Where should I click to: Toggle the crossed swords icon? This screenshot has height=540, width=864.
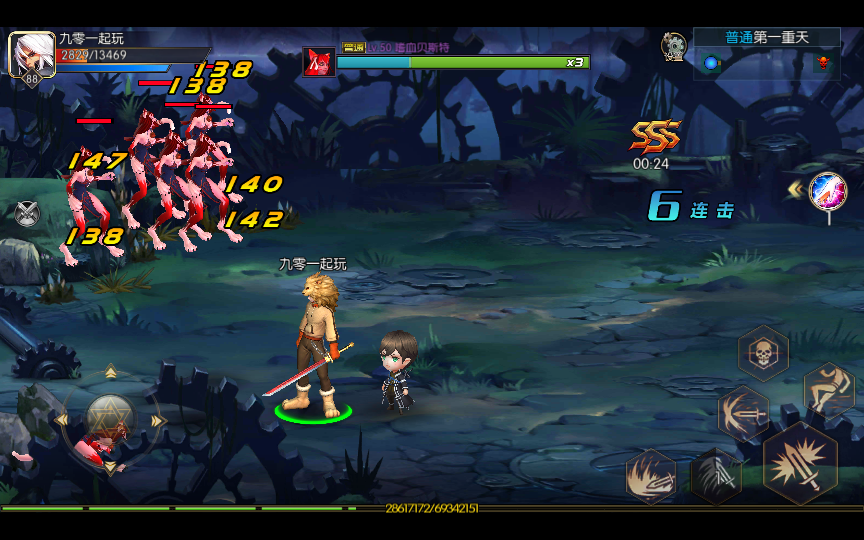27,213
